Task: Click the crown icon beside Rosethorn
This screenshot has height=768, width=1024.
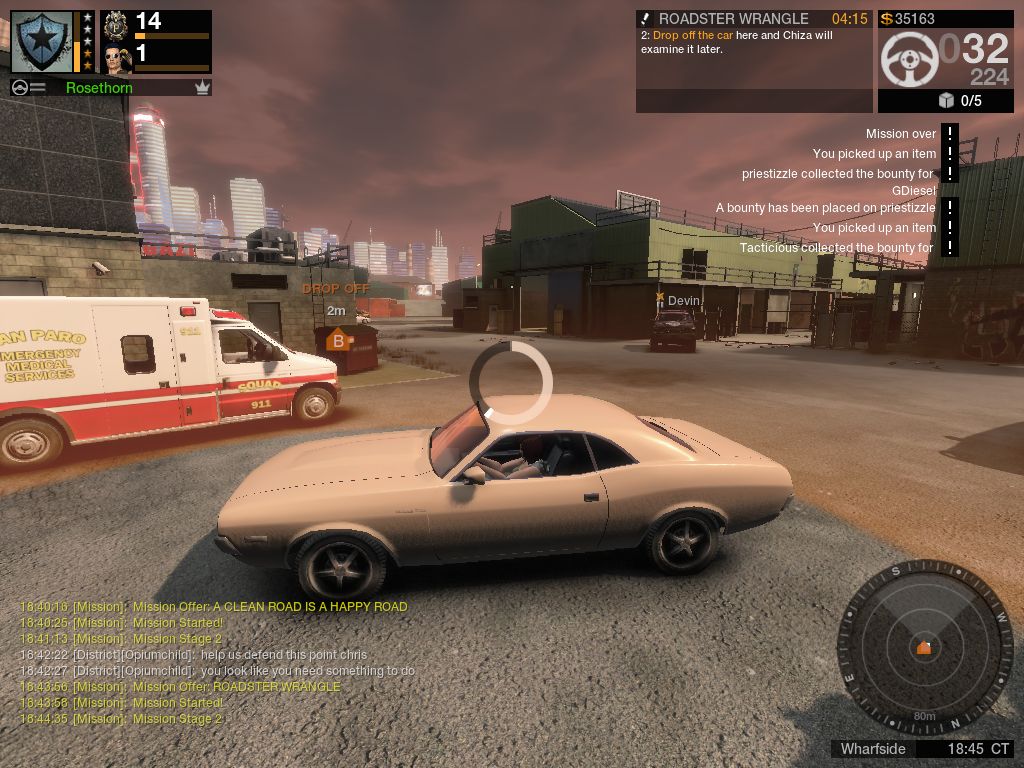Action: [x=203, y=88]
